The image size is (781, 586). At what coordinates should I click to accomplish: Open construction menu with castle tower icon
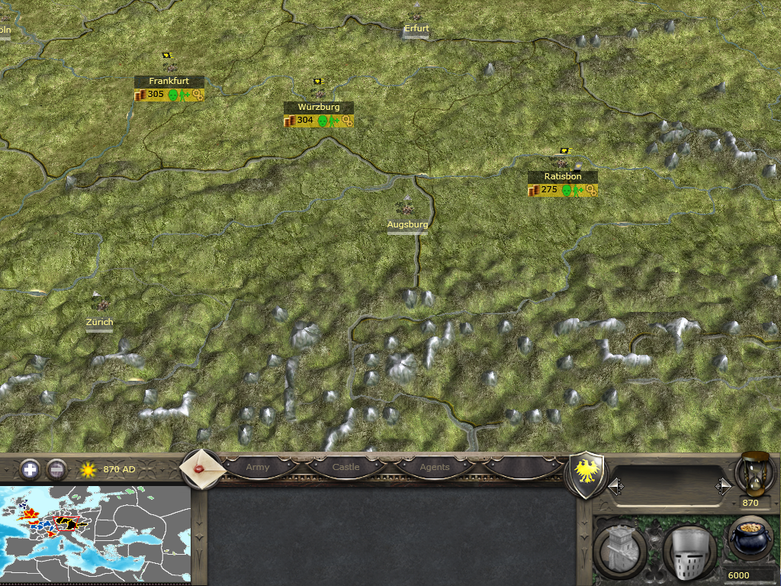tap(619, 549)
